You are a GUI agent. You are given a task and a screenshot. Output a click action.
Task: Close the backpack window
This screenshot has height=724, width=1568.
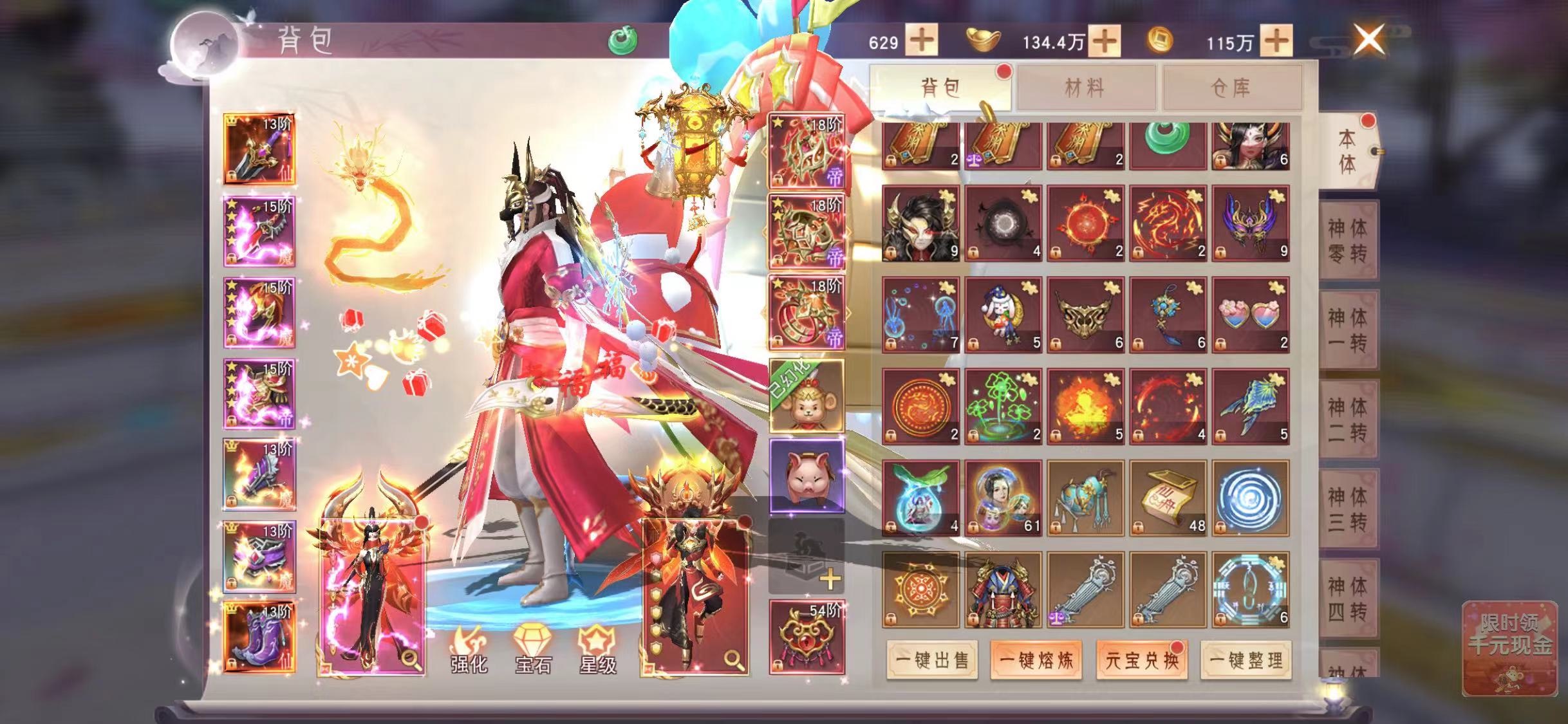(1369, 40)
